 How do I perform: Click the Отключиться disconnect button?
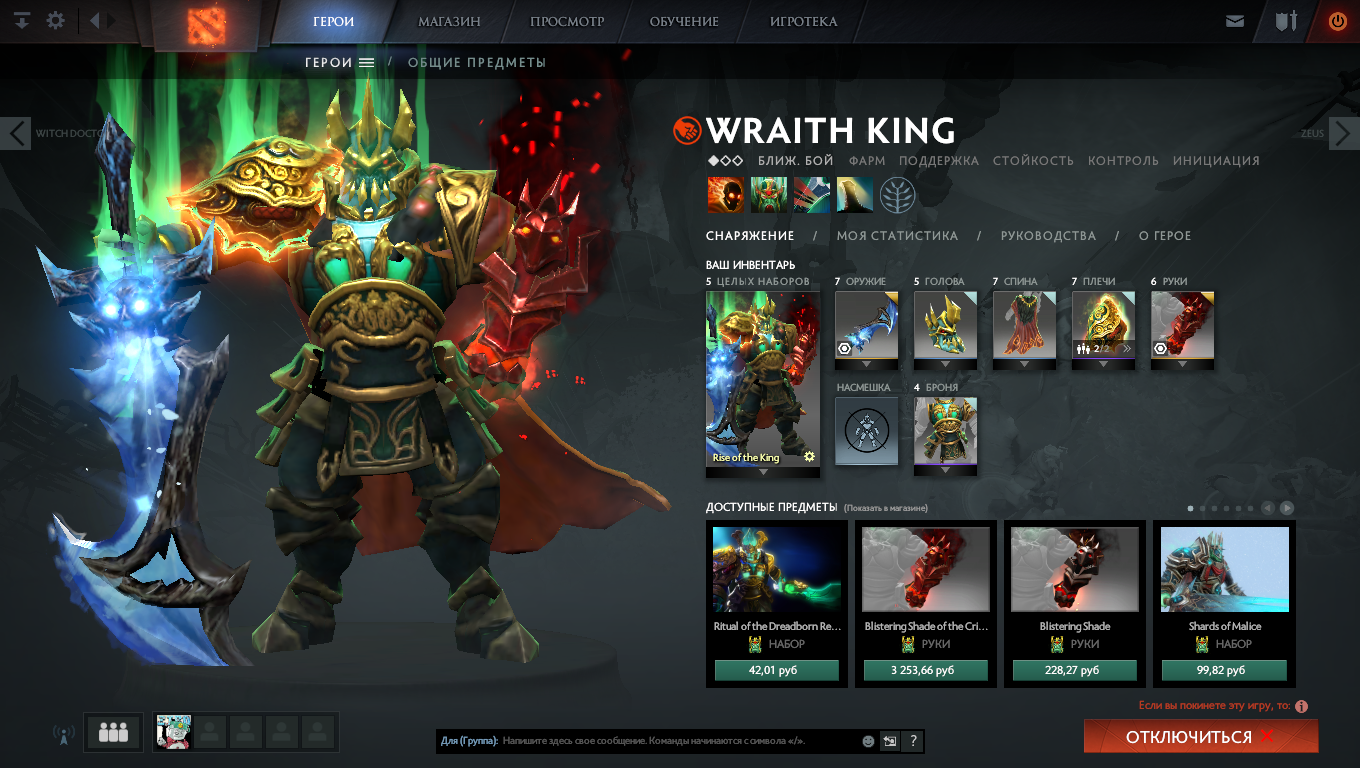[1200, 737]
